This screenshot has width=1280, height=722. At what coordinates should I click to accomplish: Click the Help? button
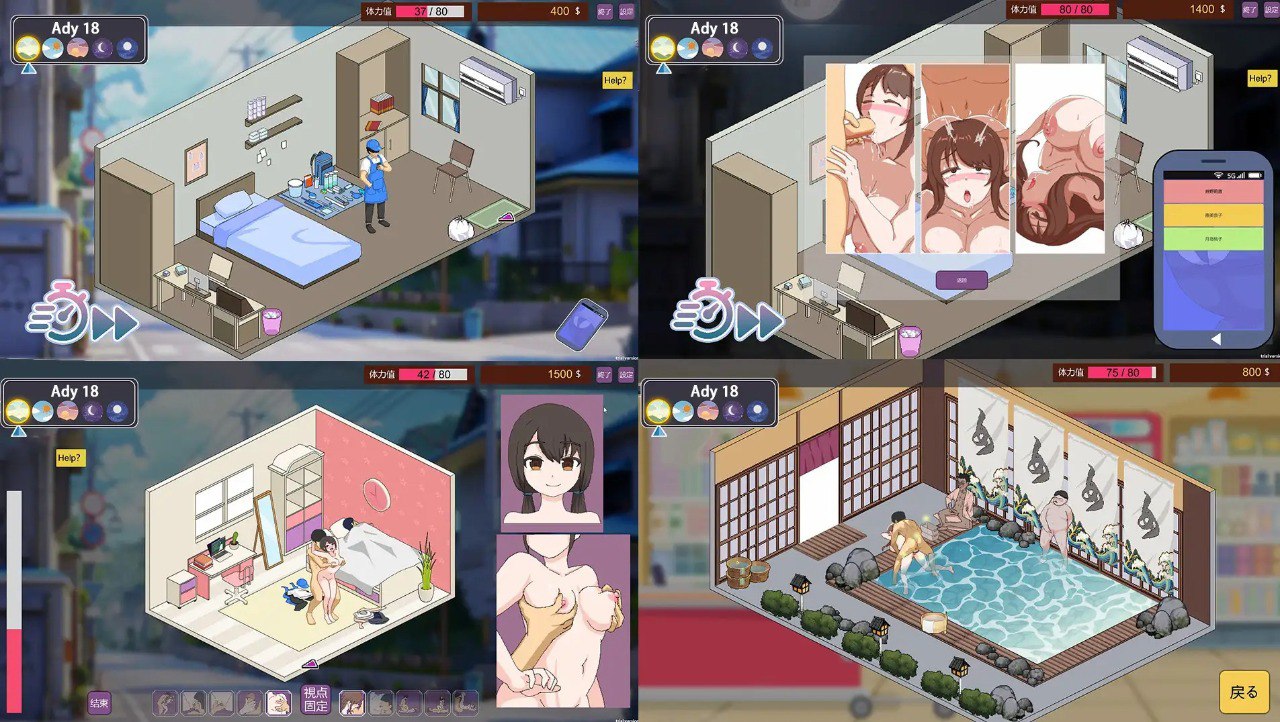(617, 78)
